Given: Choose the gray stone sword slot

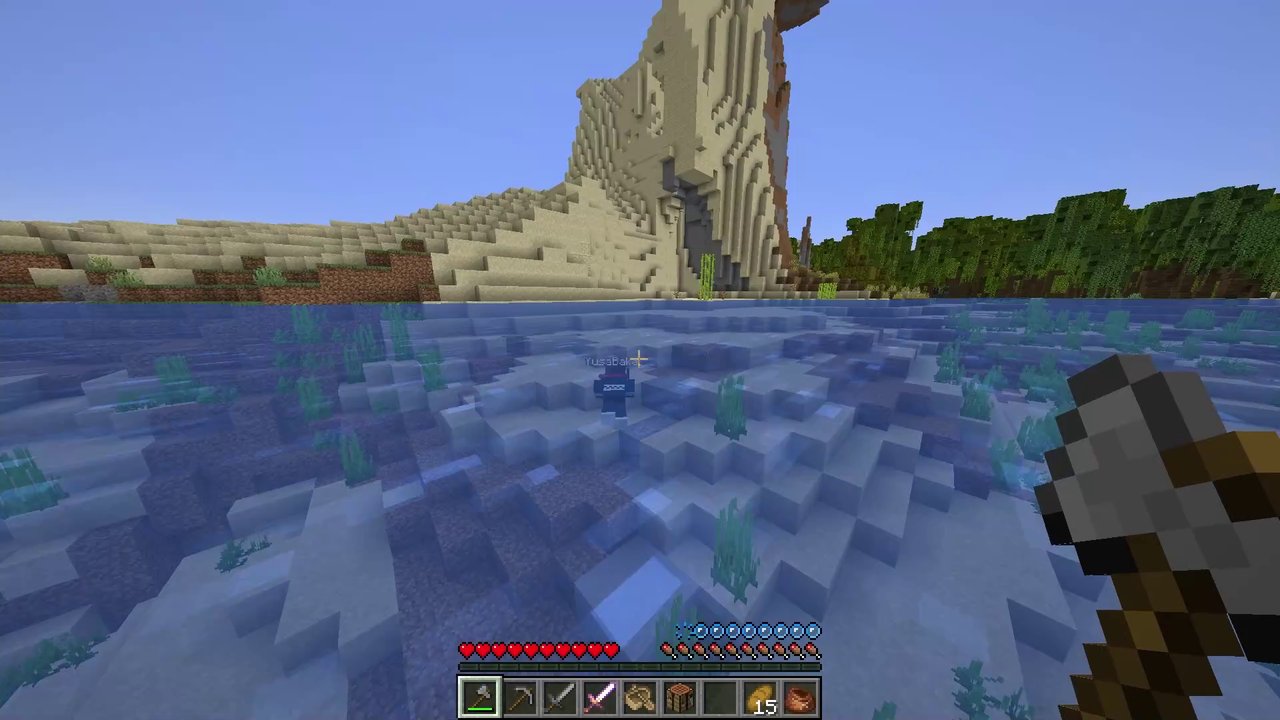Looking at the screenshot, I should point(559,697).
